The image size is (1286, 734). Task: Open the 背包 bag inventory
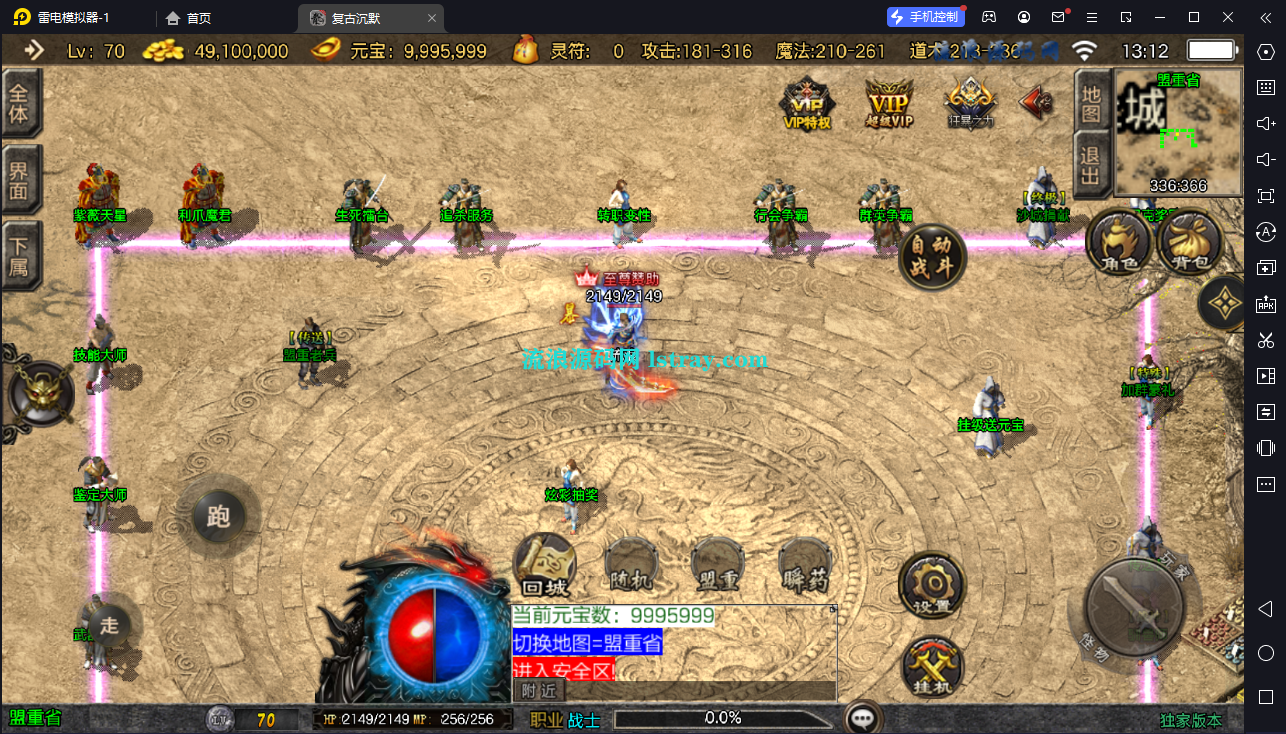[x=1190, y=243]
